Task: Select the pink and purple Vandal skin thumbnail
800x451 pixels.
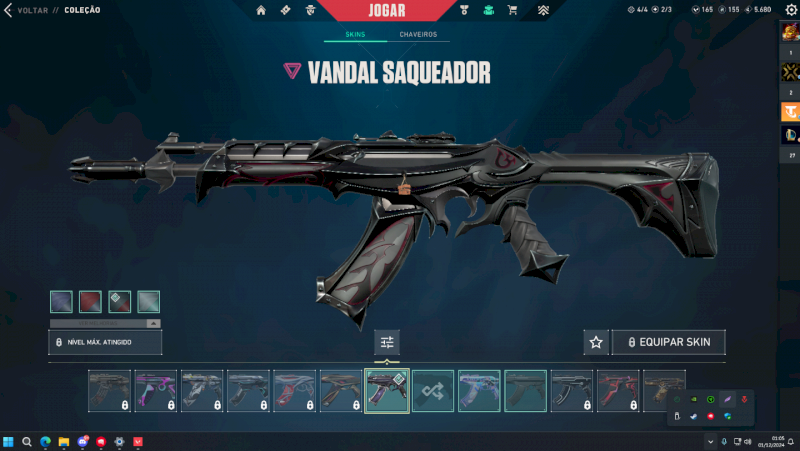Action: [156, 391]
